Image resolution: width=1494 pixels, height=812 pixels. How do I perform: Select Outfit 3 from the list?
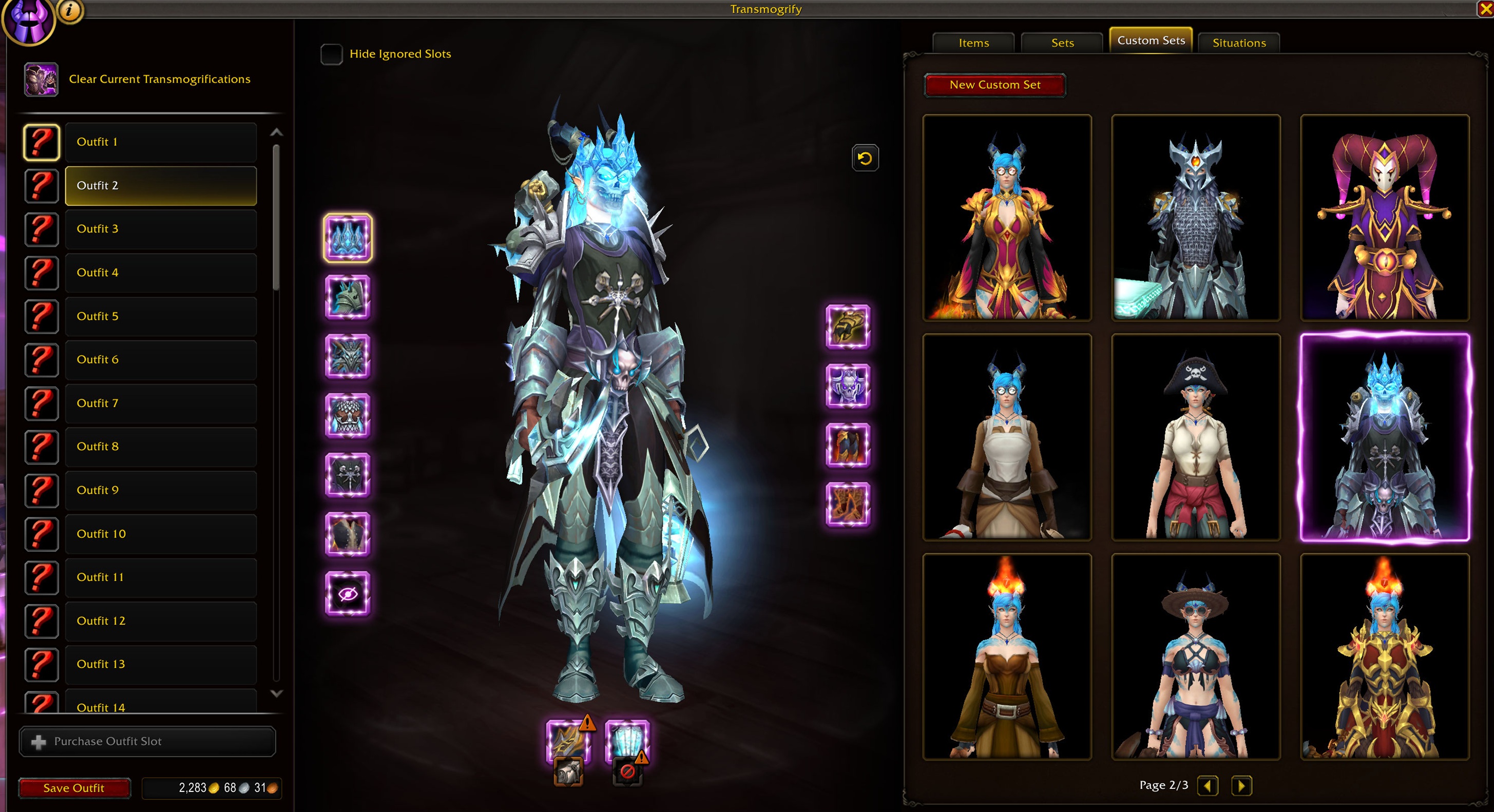160,229
